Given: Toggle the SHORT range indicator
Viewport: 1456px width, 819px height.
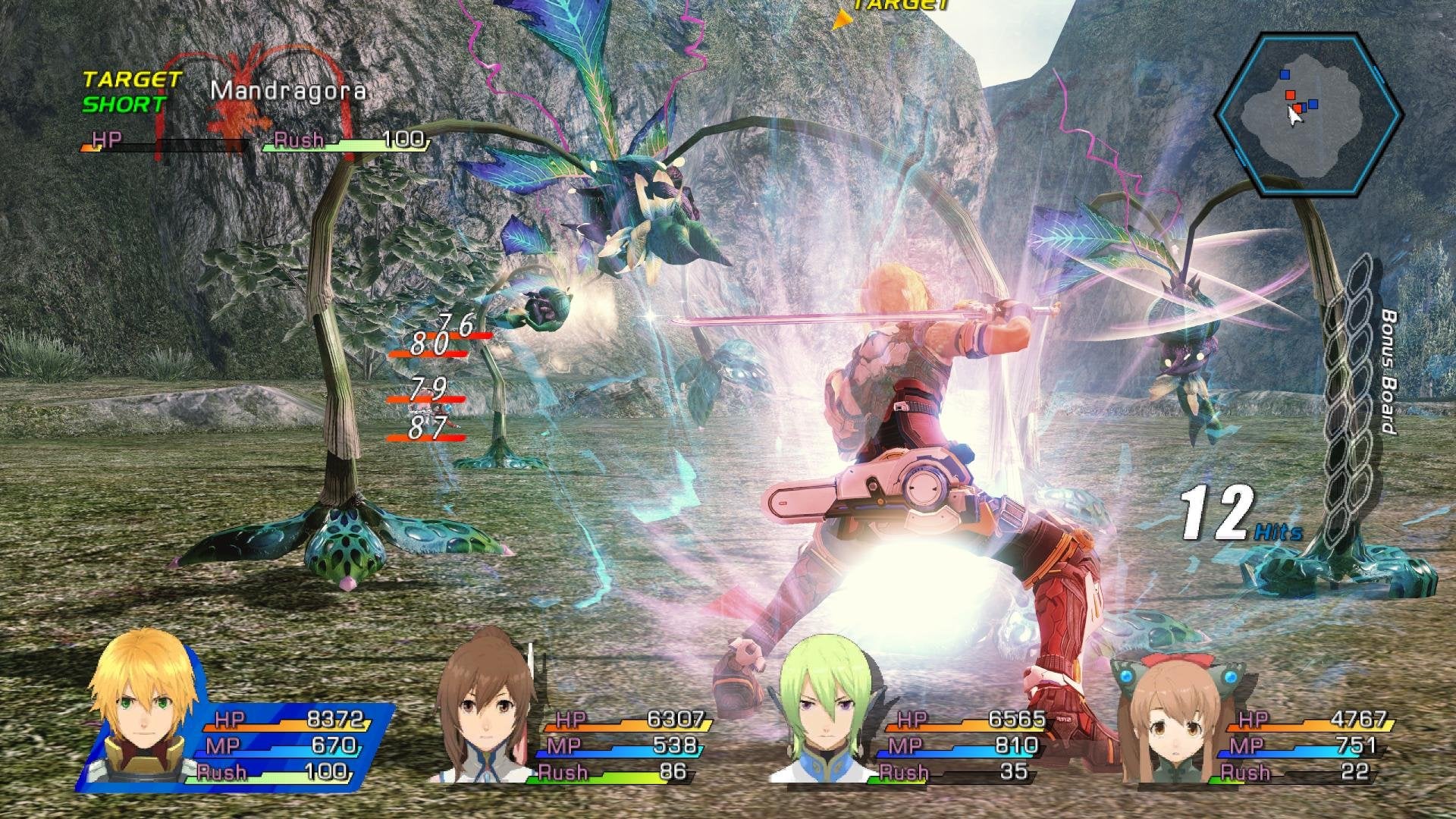Looking at the screenshot, I should coord(121,100).
